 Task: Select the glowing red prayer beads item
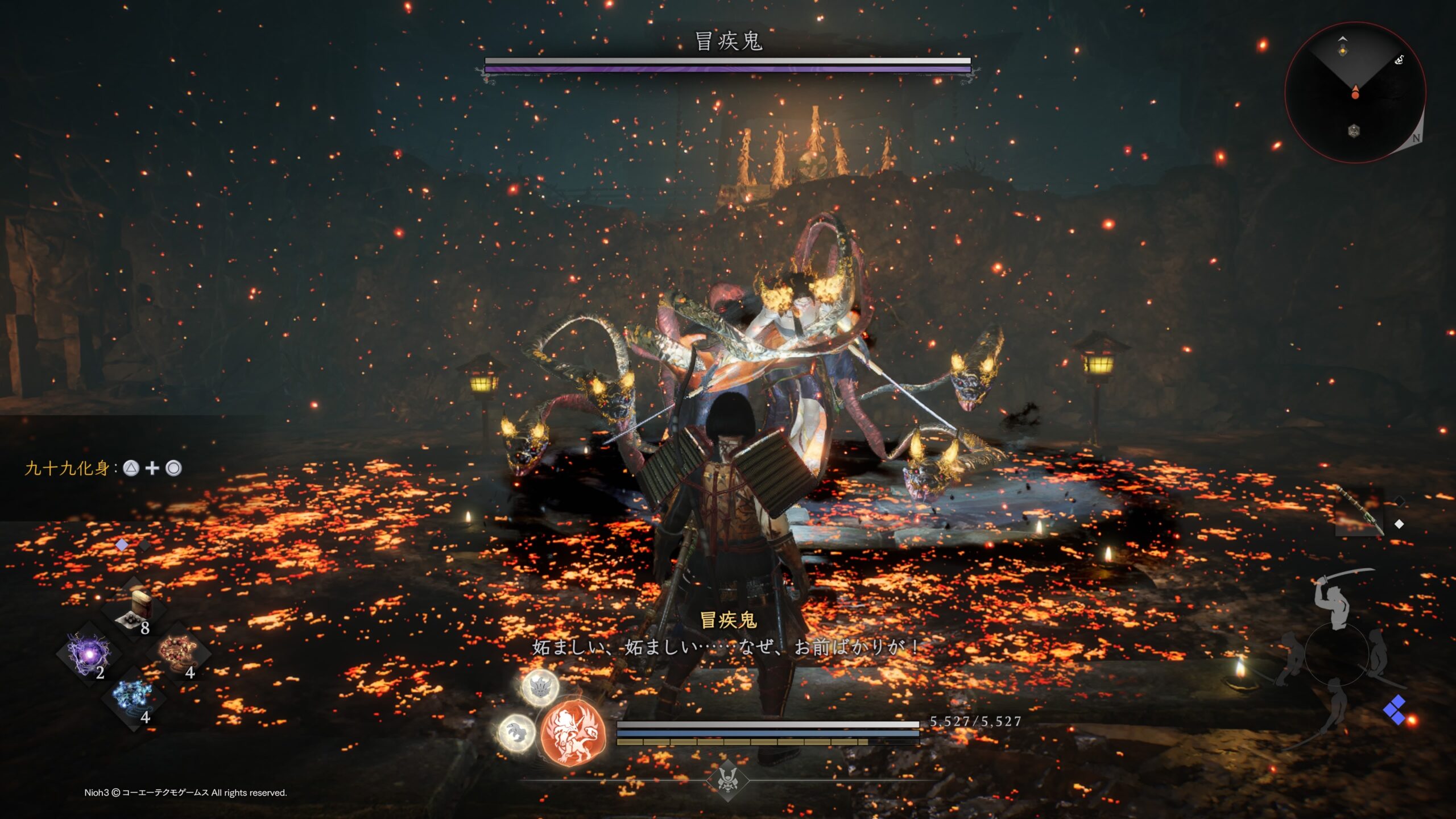[178, 653]
